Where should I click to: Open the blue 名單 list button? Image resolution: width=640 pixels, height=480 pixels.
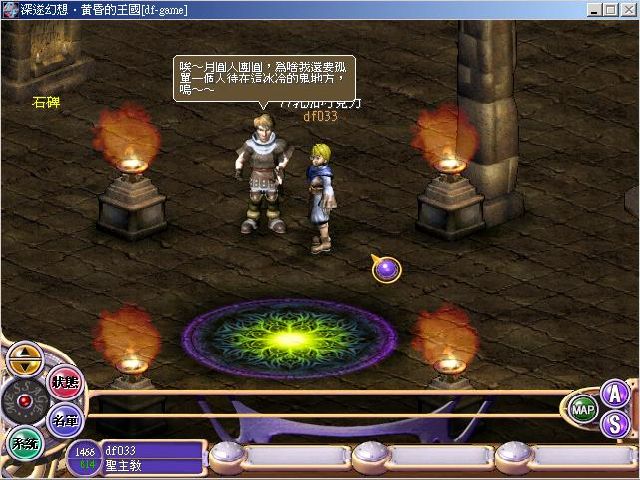click(x=66, y=418)
